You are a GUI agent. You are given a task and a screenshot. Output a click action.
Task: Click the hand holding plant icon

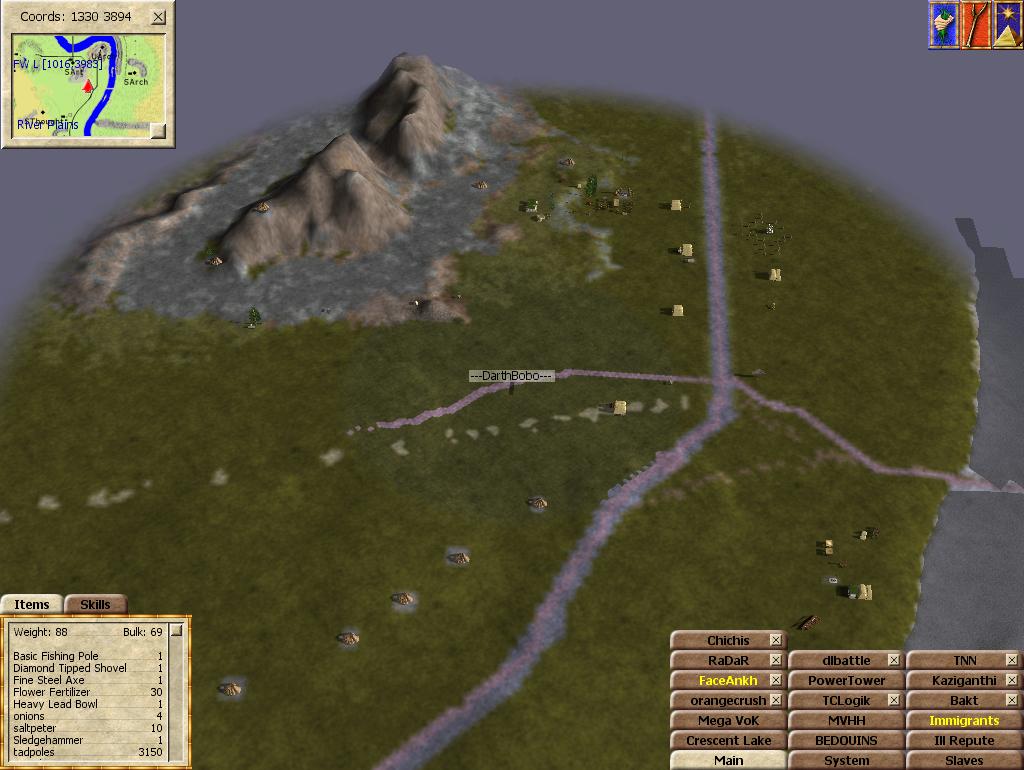[x=943, y=25]
